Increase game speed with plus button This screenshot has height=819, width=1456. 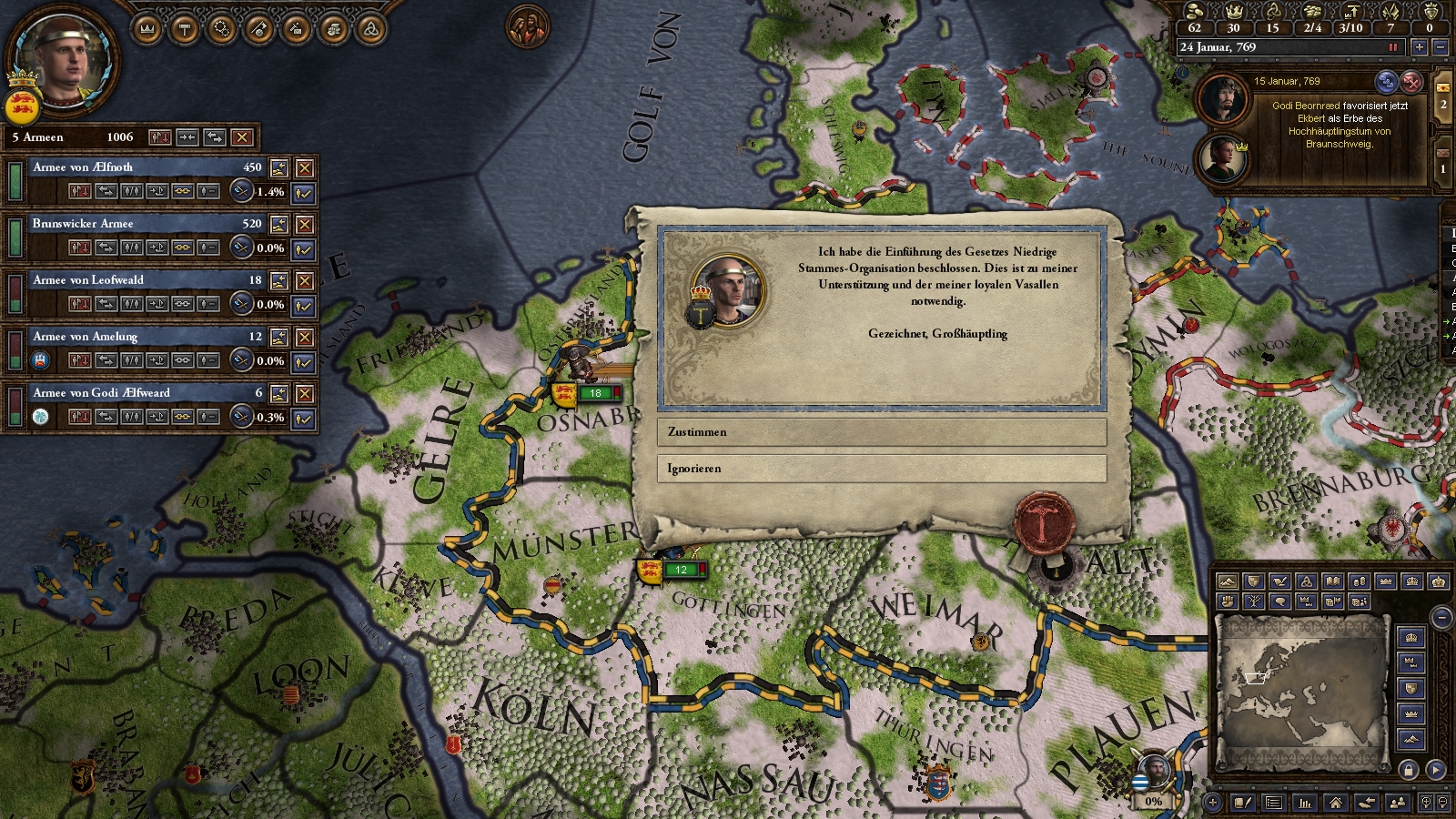click(x=1419, y=47)
